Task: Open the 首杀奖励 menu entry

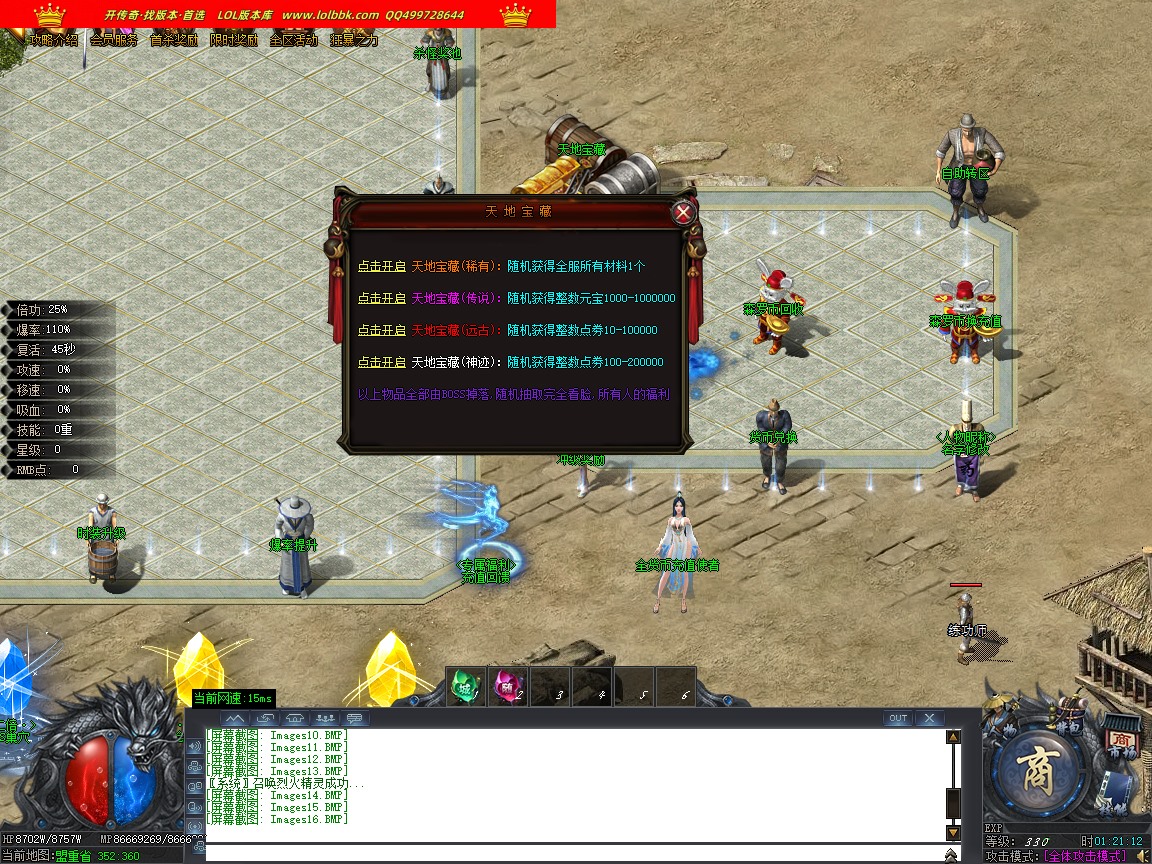Action: point(174,40)
